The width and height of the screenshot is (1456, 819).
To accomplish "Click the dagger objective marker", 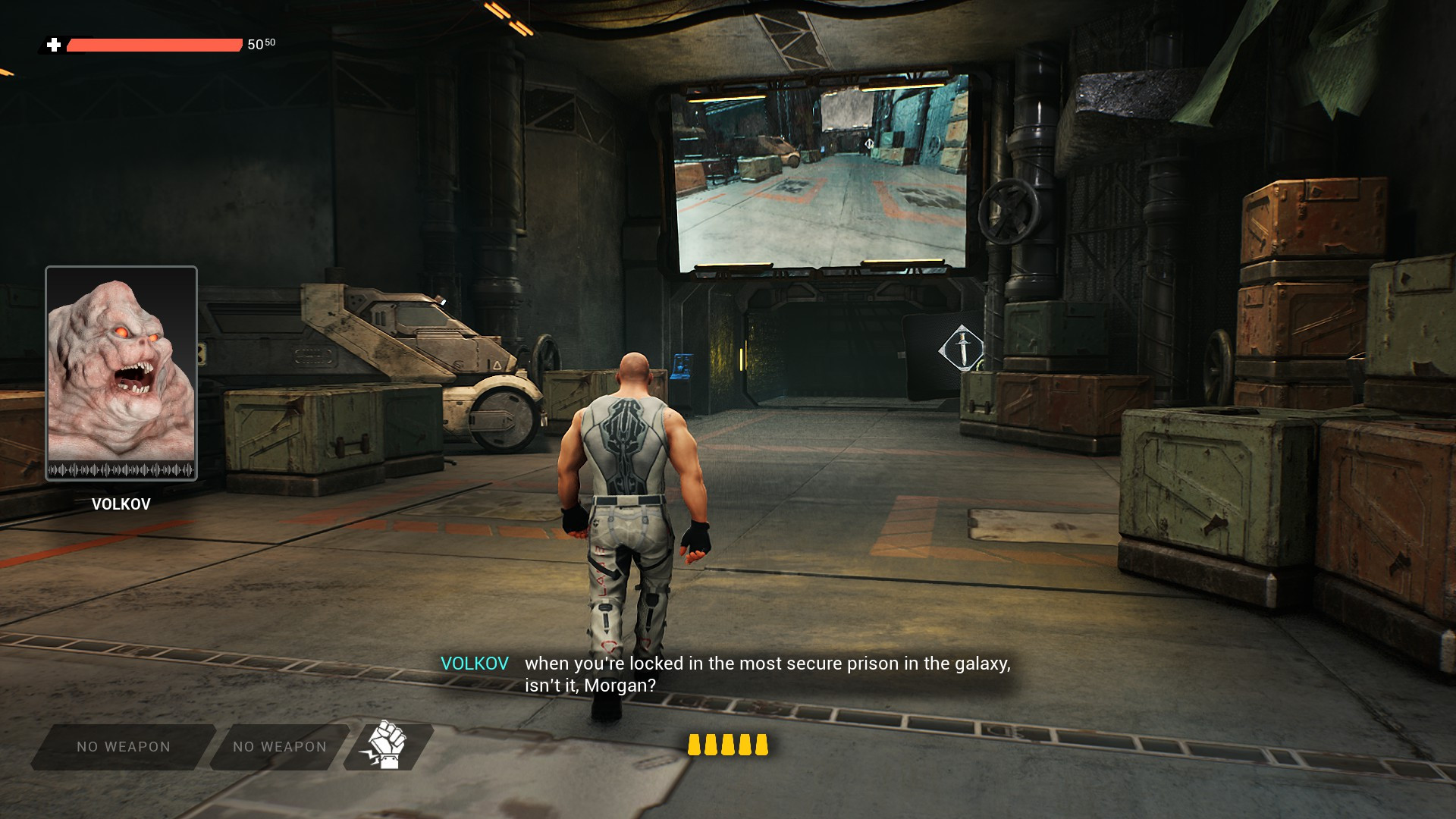I will 962,348.
